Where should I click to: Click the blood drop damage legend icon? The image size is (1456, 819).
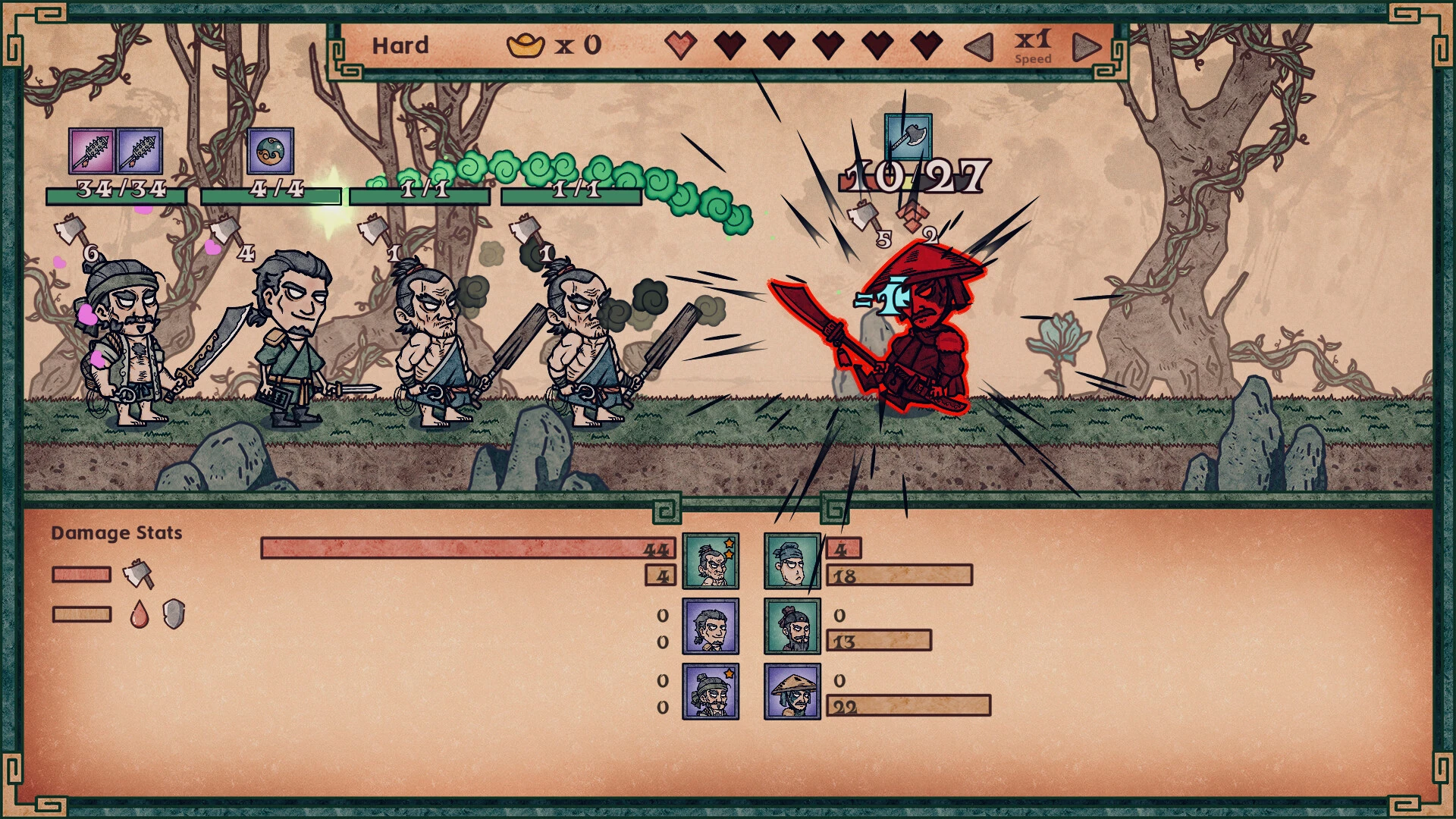[x=139, y=614]
